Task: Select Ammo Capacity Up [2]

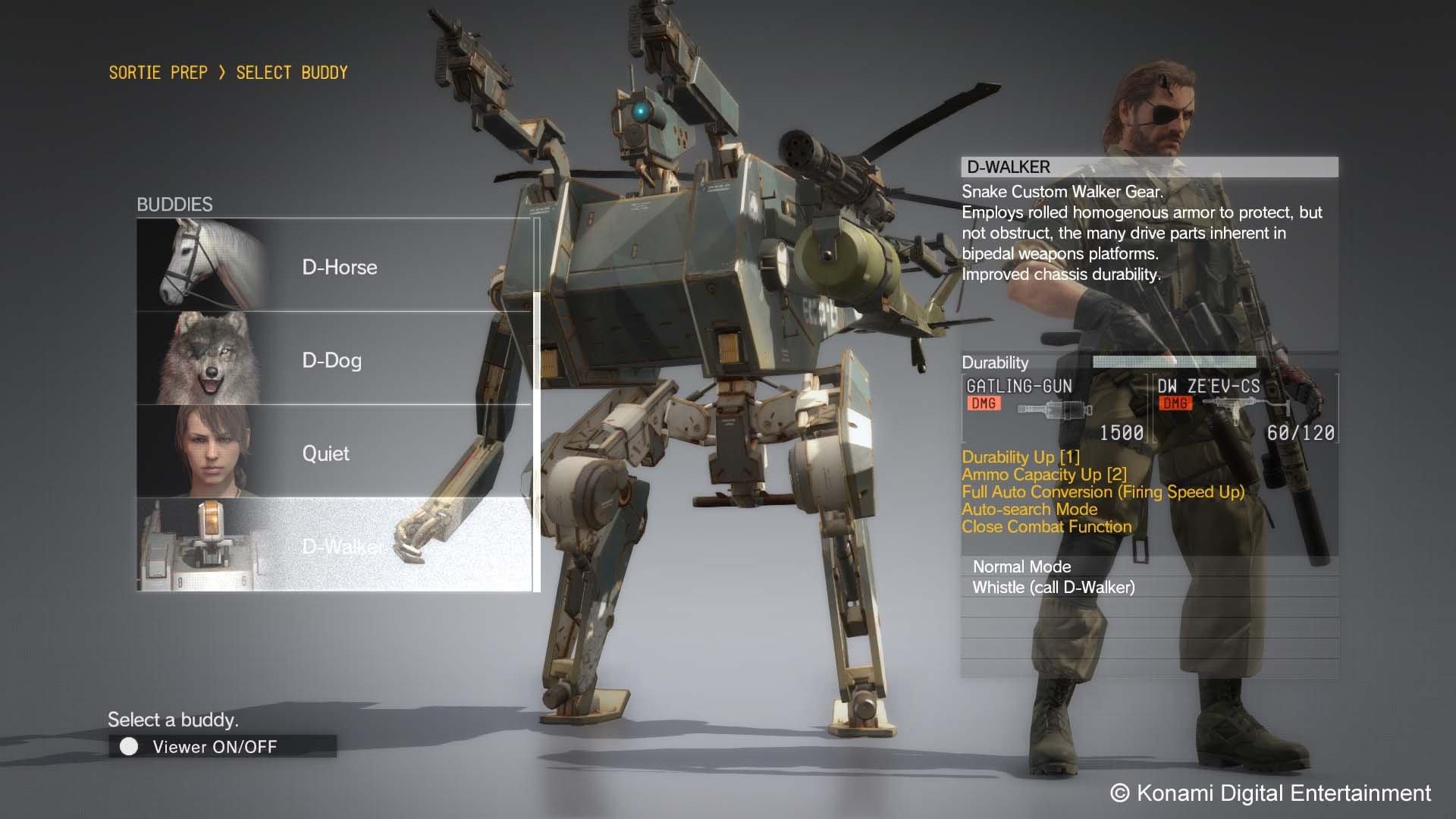Action: point(1045,475)
